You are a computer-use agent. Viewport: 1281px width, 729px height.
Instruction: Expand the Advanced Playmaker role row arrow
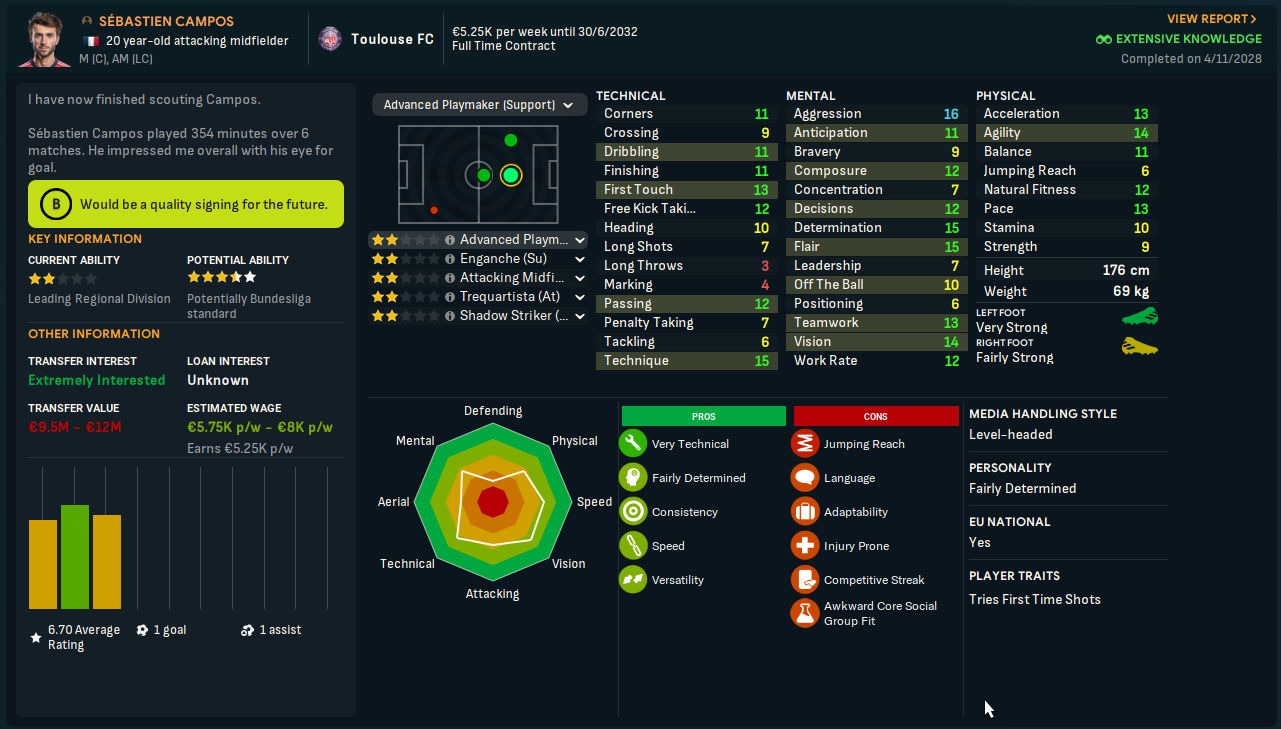(580, 240)
